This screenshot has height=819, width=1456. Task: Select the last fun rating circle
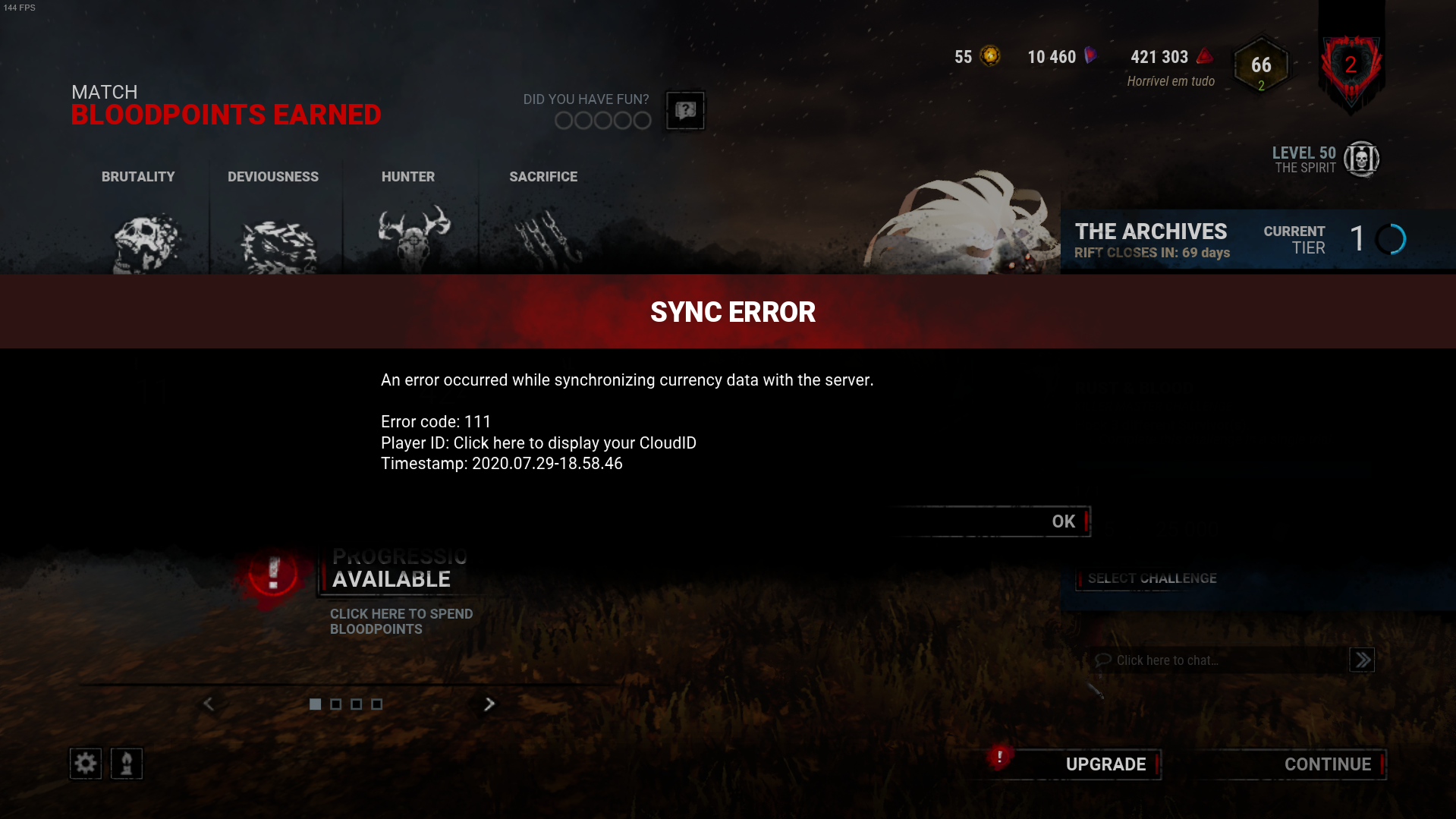point(641,120)
